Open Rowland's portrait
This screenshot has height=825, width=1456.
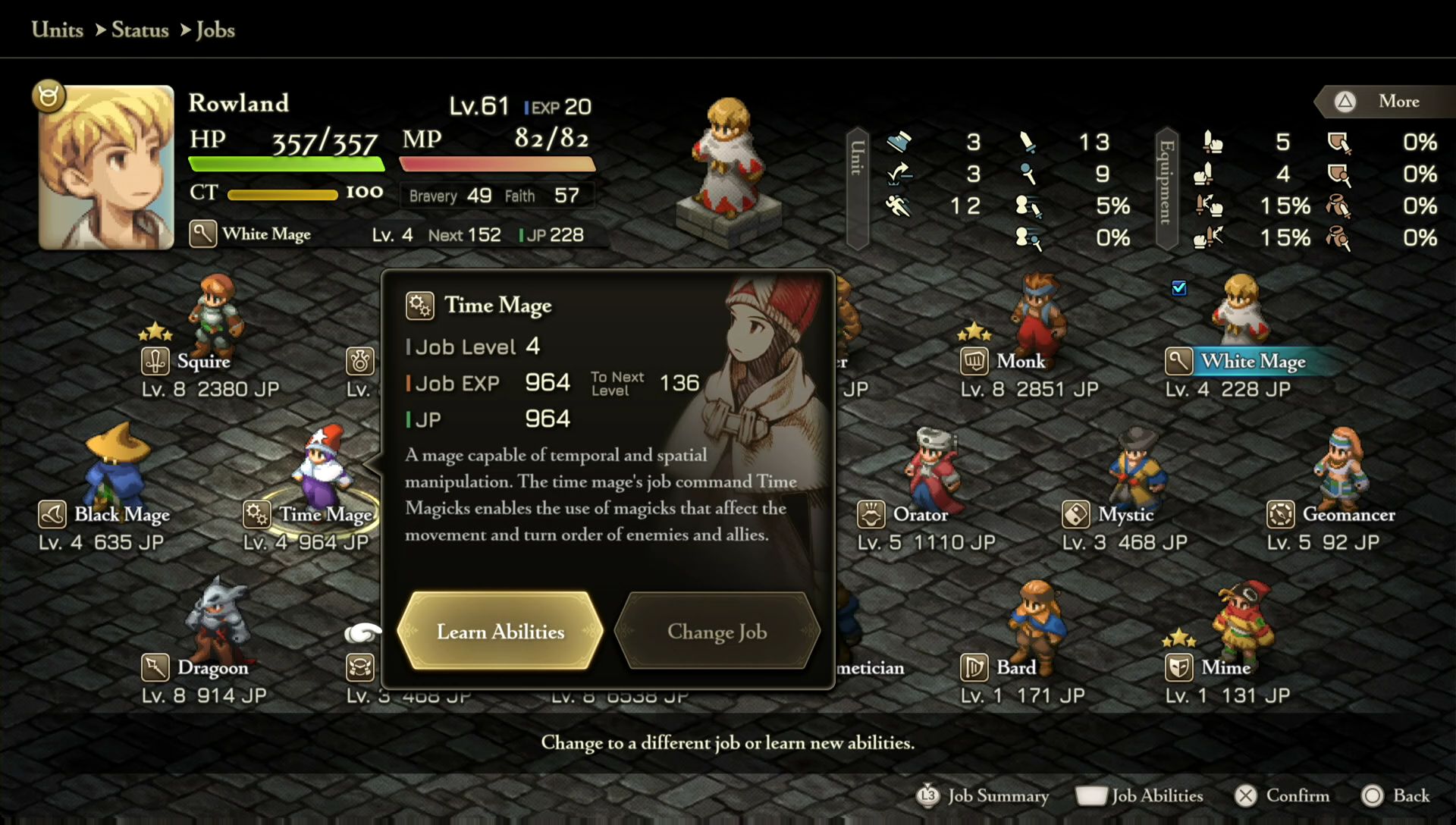pyautogui.click(x=106, y=167)
